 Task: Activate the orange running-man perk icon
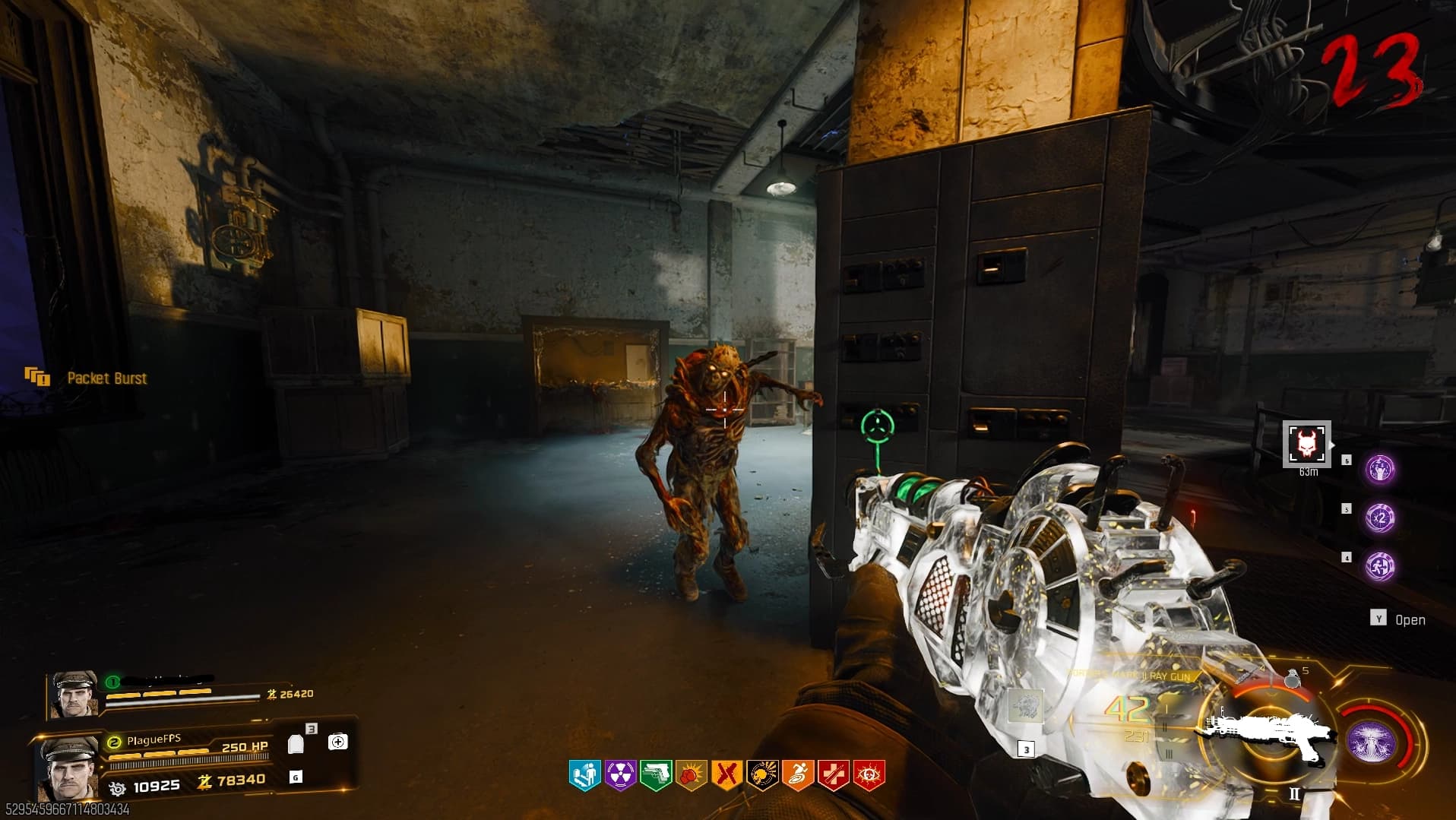click(797, 775)
